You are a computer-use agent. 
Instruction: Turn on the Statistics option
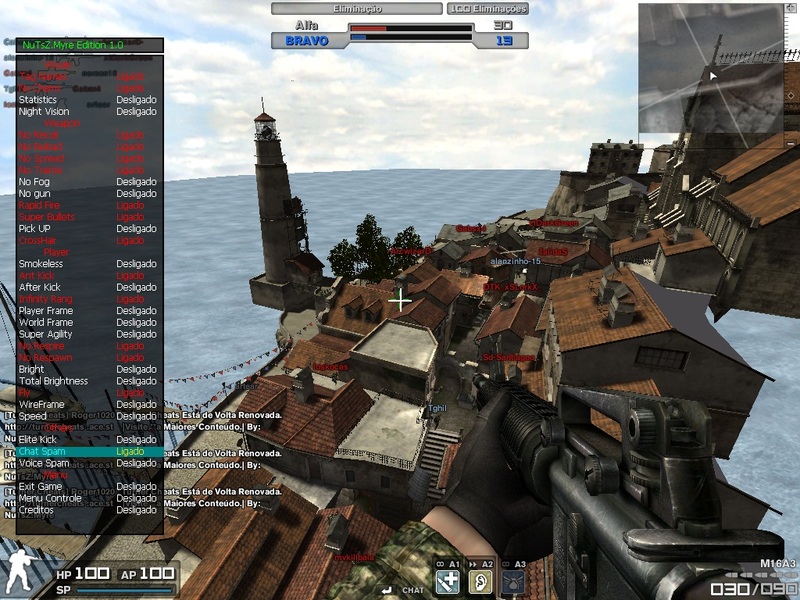click(x=38, y=100)
